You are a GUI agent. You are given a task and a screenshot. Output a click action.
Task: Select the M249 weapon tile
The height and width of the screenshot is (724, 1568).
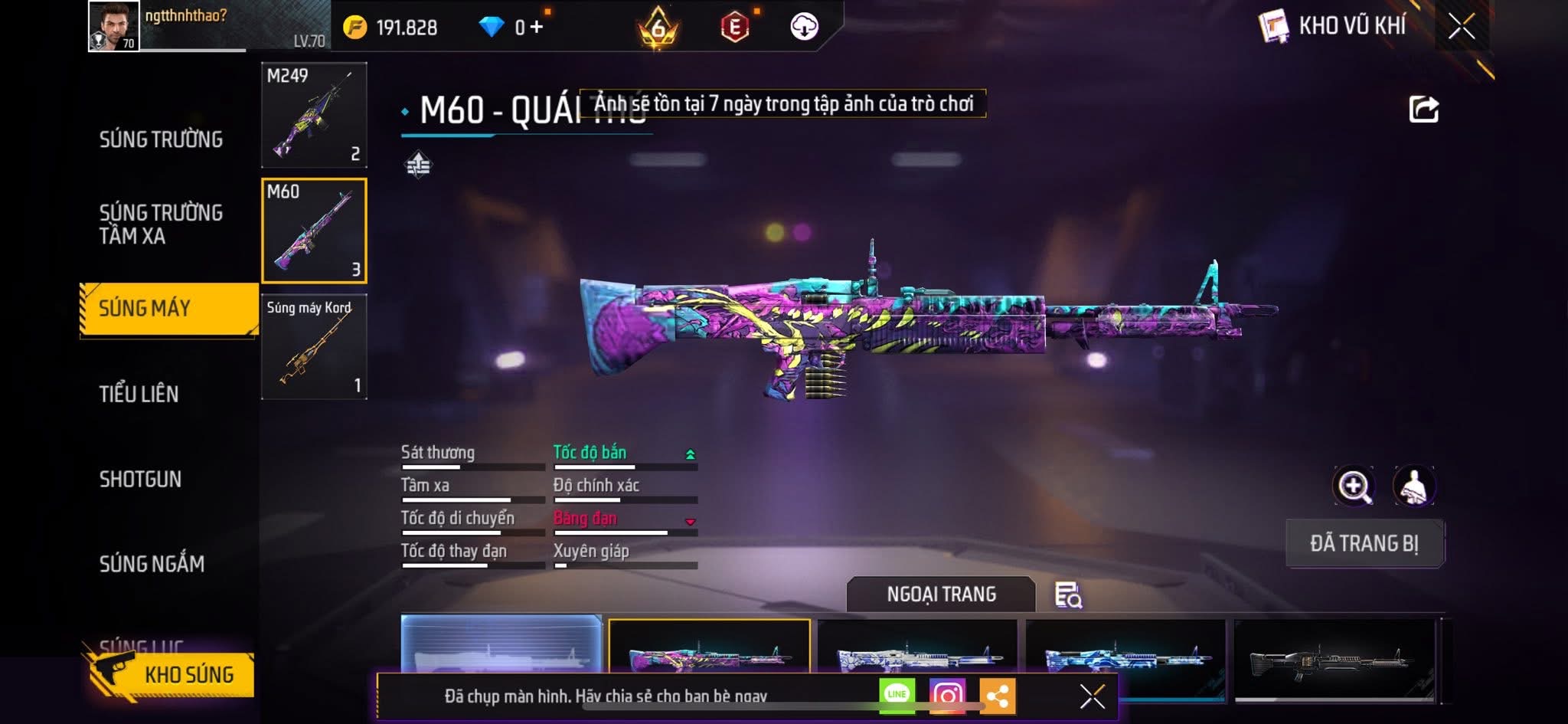pyautogui.click(x=314, y=115)
